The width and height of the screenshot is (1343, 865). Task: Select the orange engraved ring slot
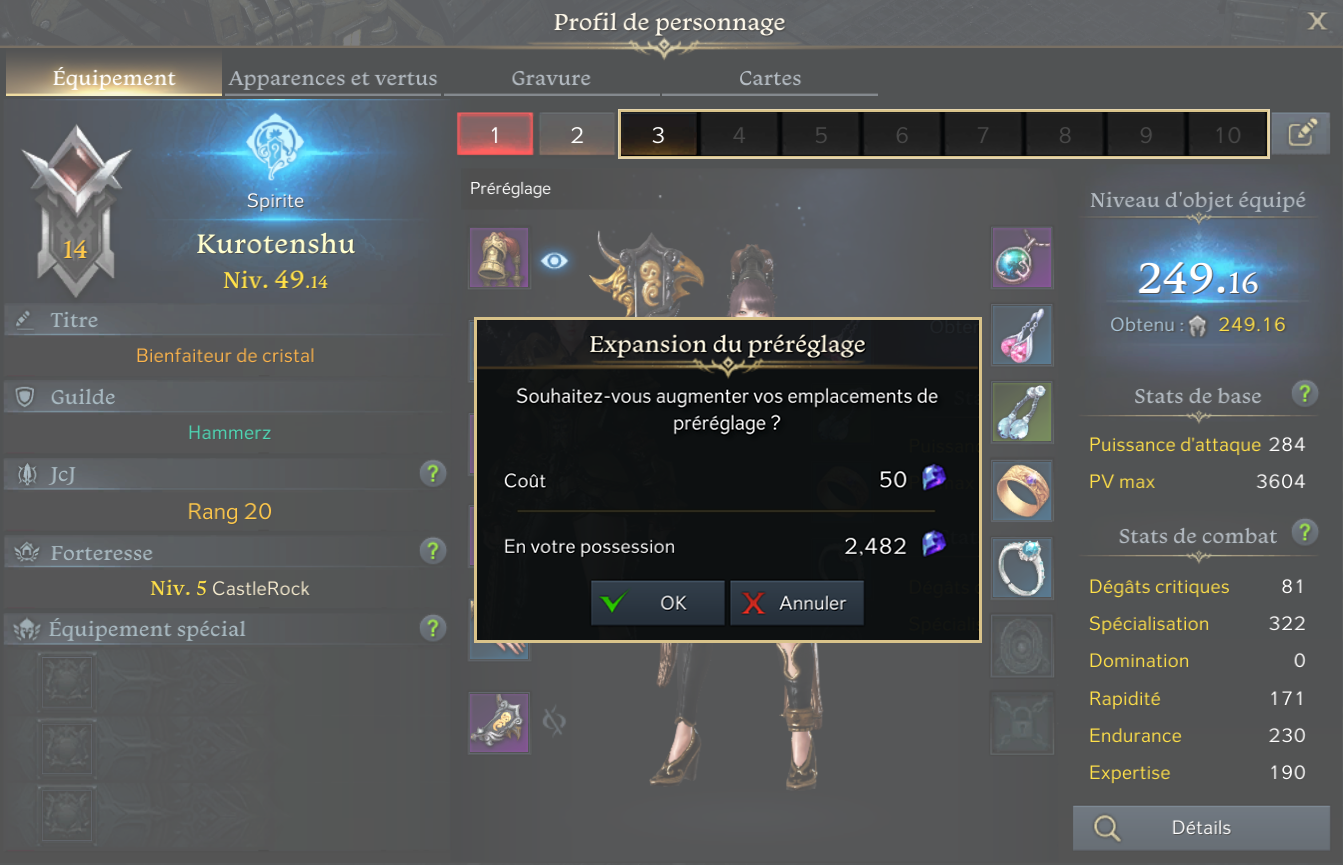point(1021,490)
